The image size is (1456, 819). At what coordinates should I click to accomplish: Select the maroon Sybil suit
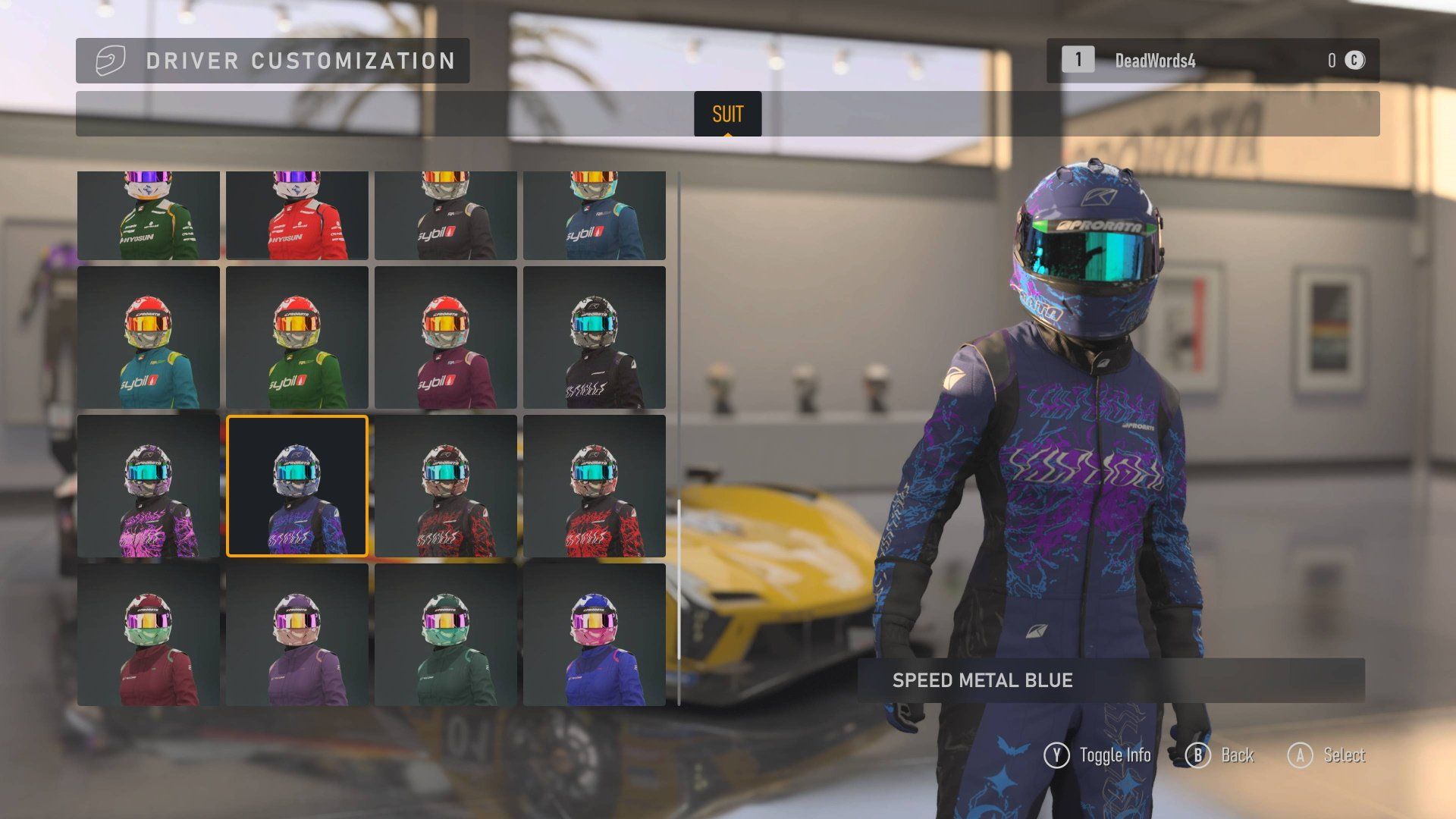click(446, 337)
